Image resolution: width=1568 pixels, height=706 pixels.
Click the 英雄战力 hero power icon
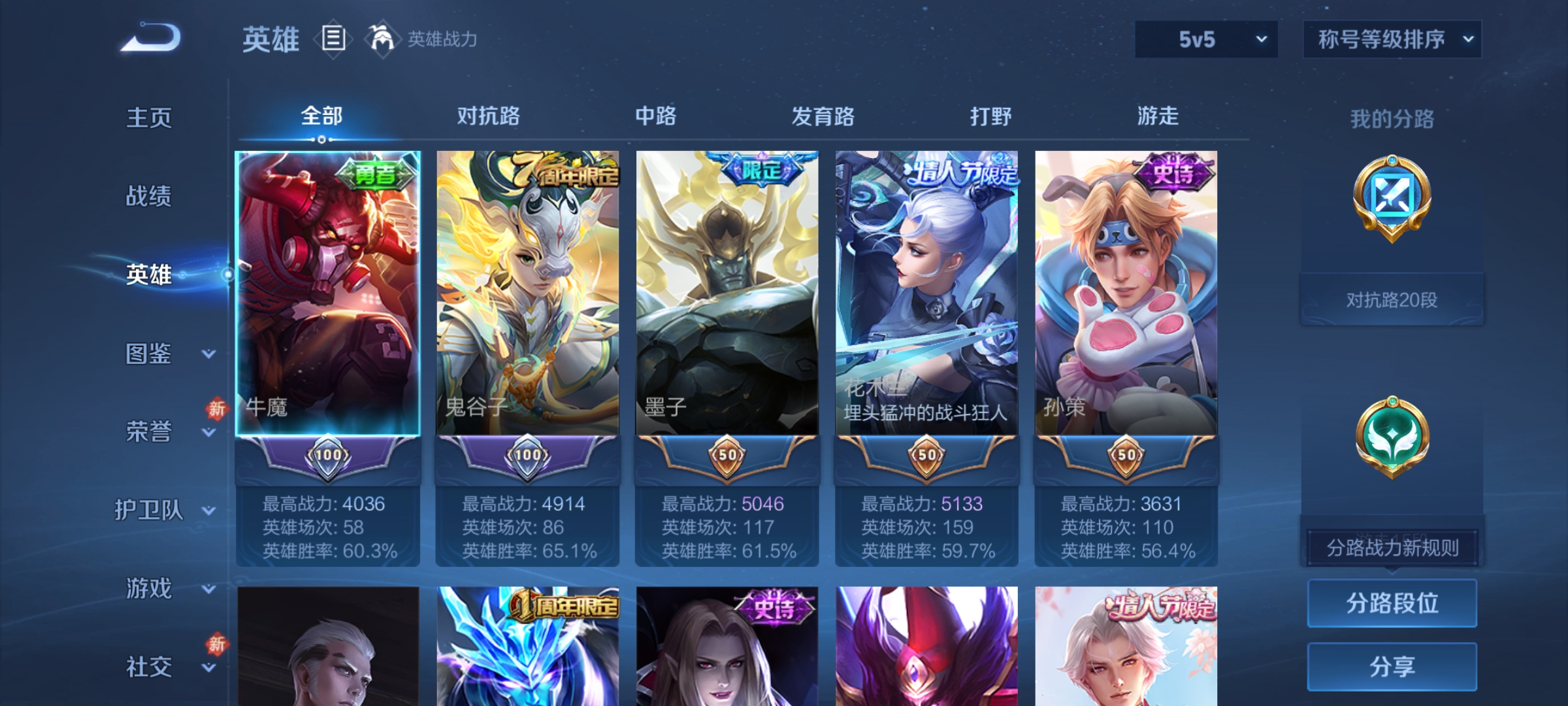point(384,38)
